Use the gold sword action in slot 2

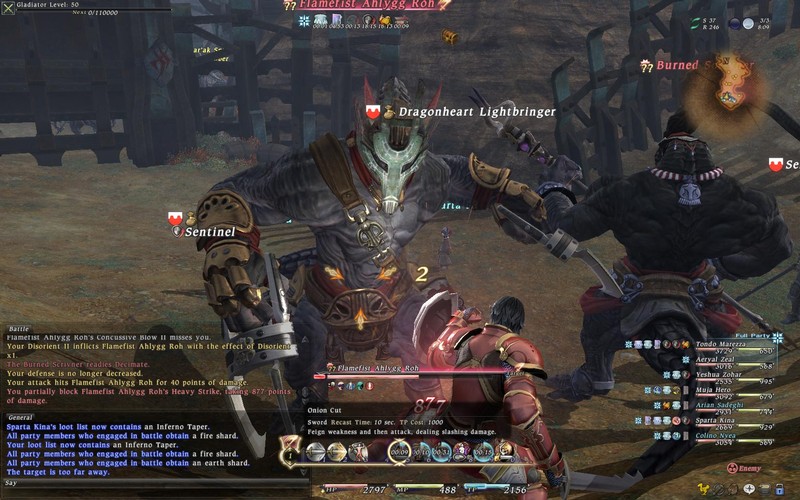[337, 452]
